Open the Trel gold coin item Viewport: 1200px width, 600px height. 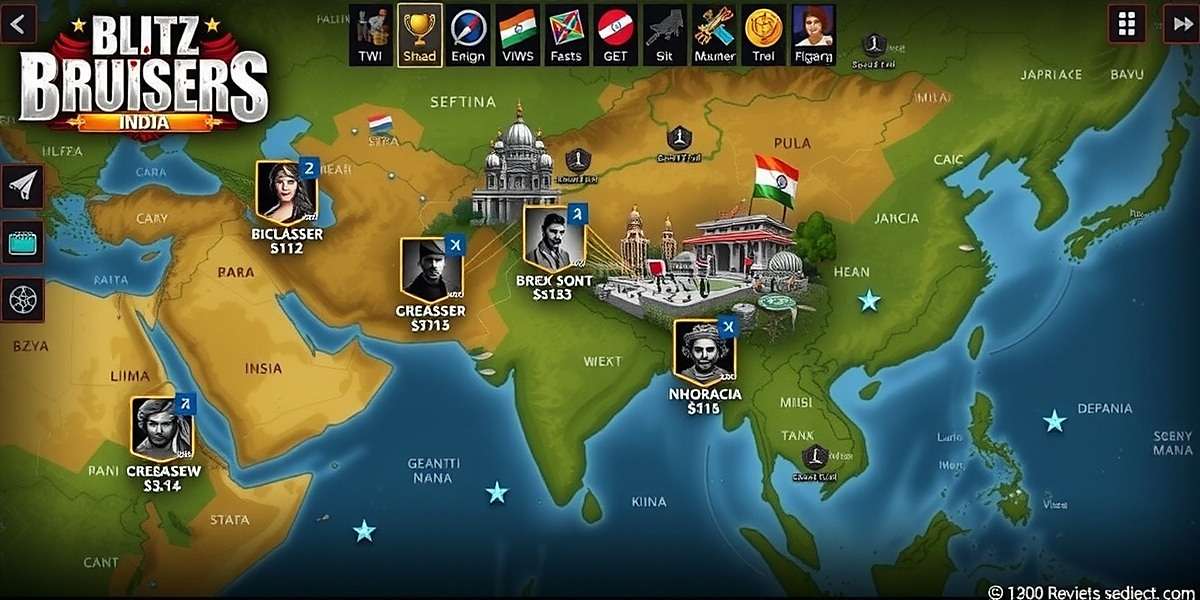763,34
